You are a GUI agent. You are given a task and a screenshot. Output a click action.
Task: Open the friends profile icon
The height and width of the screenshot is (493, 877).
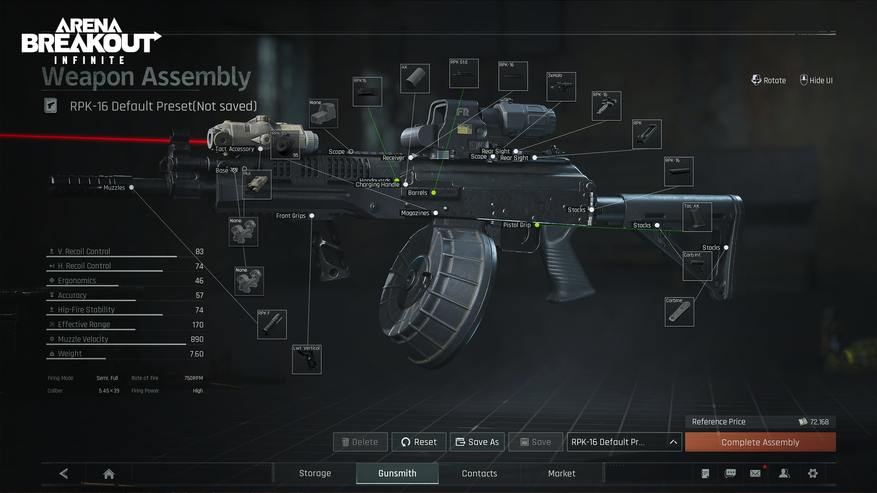click(784, 473)
